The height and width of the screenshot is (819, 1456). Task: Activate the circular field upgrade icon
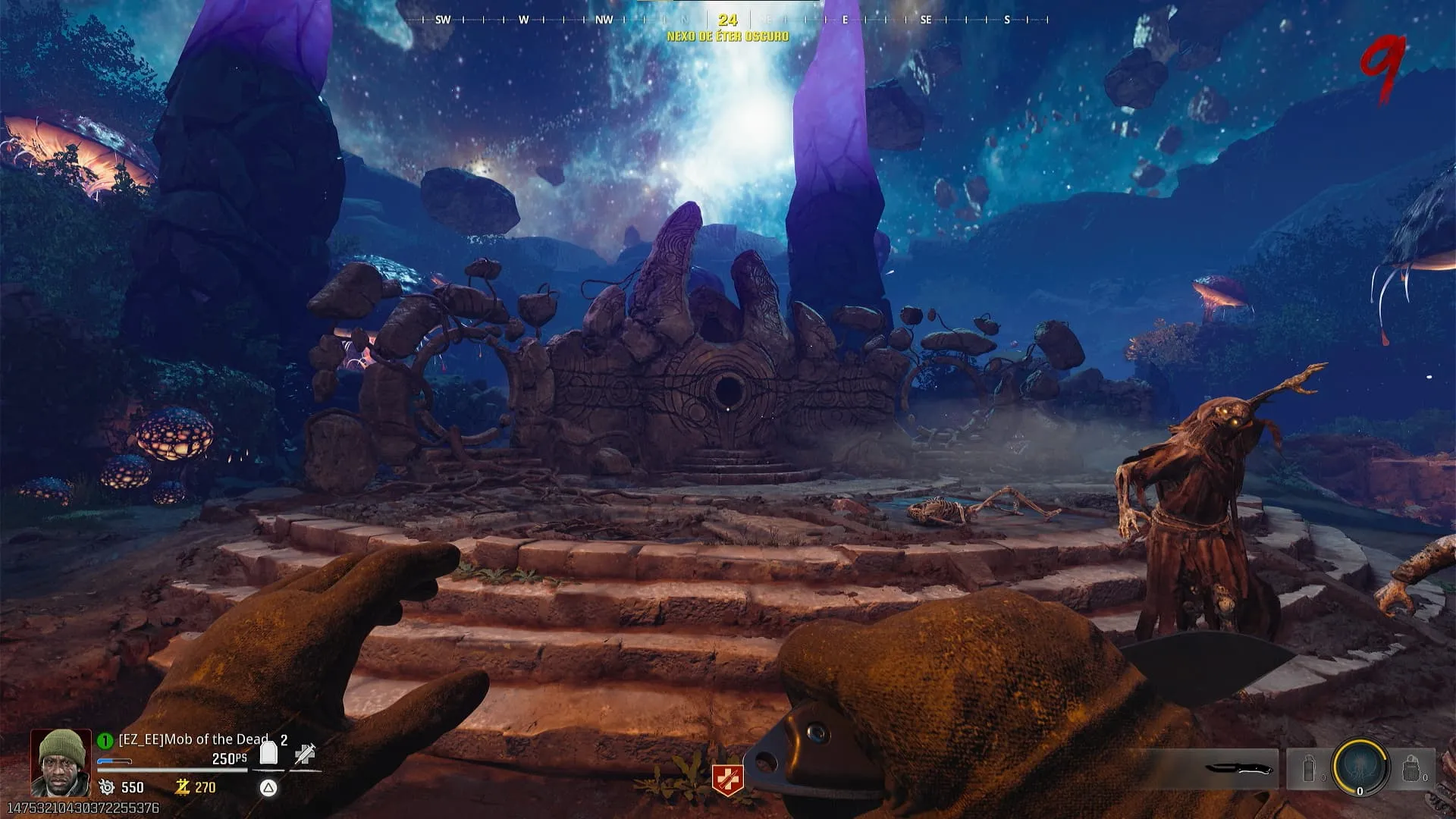click(x=1360, y=767)
